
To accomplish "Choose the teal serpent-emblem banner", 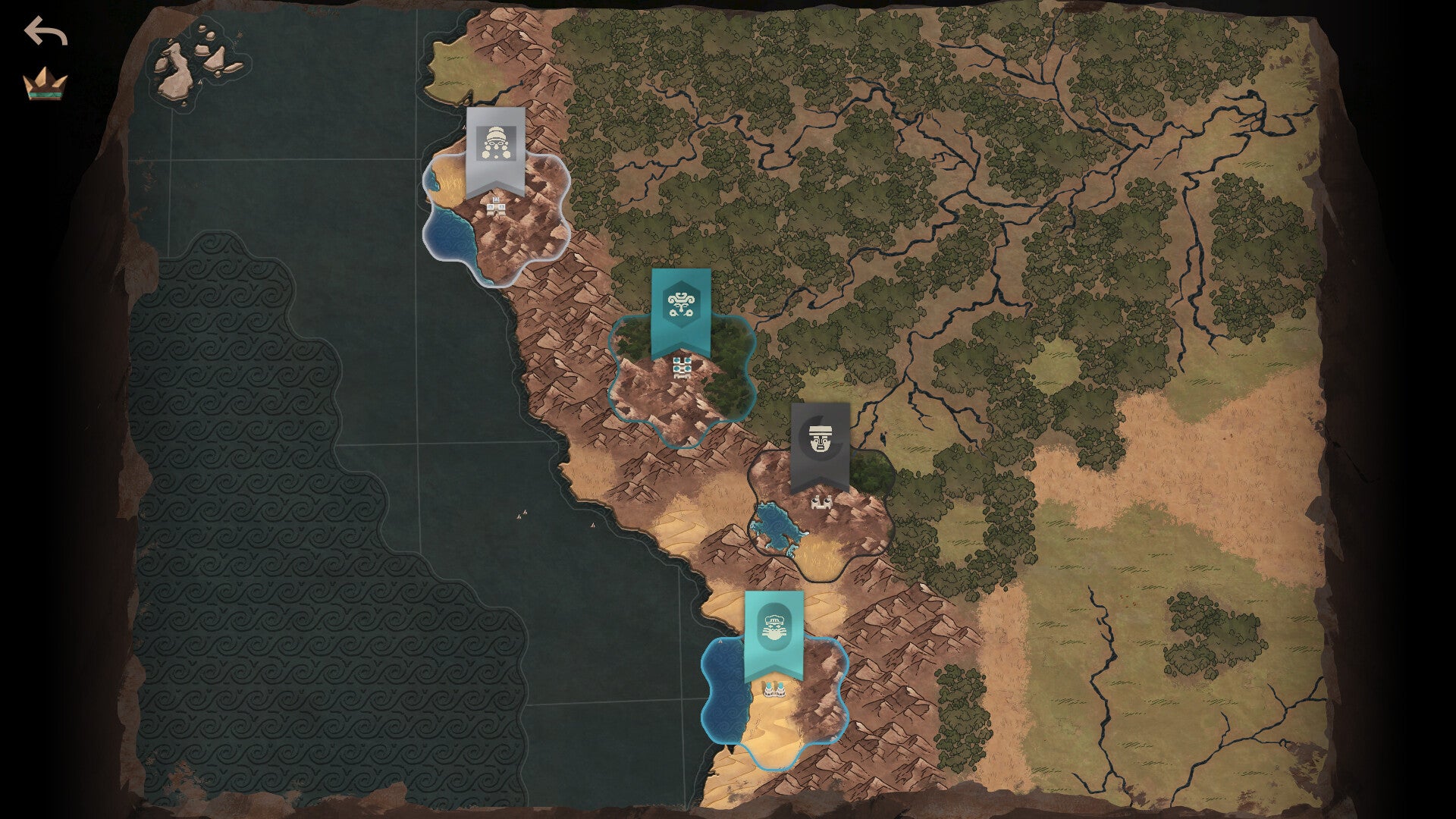I will click(681, 309).
